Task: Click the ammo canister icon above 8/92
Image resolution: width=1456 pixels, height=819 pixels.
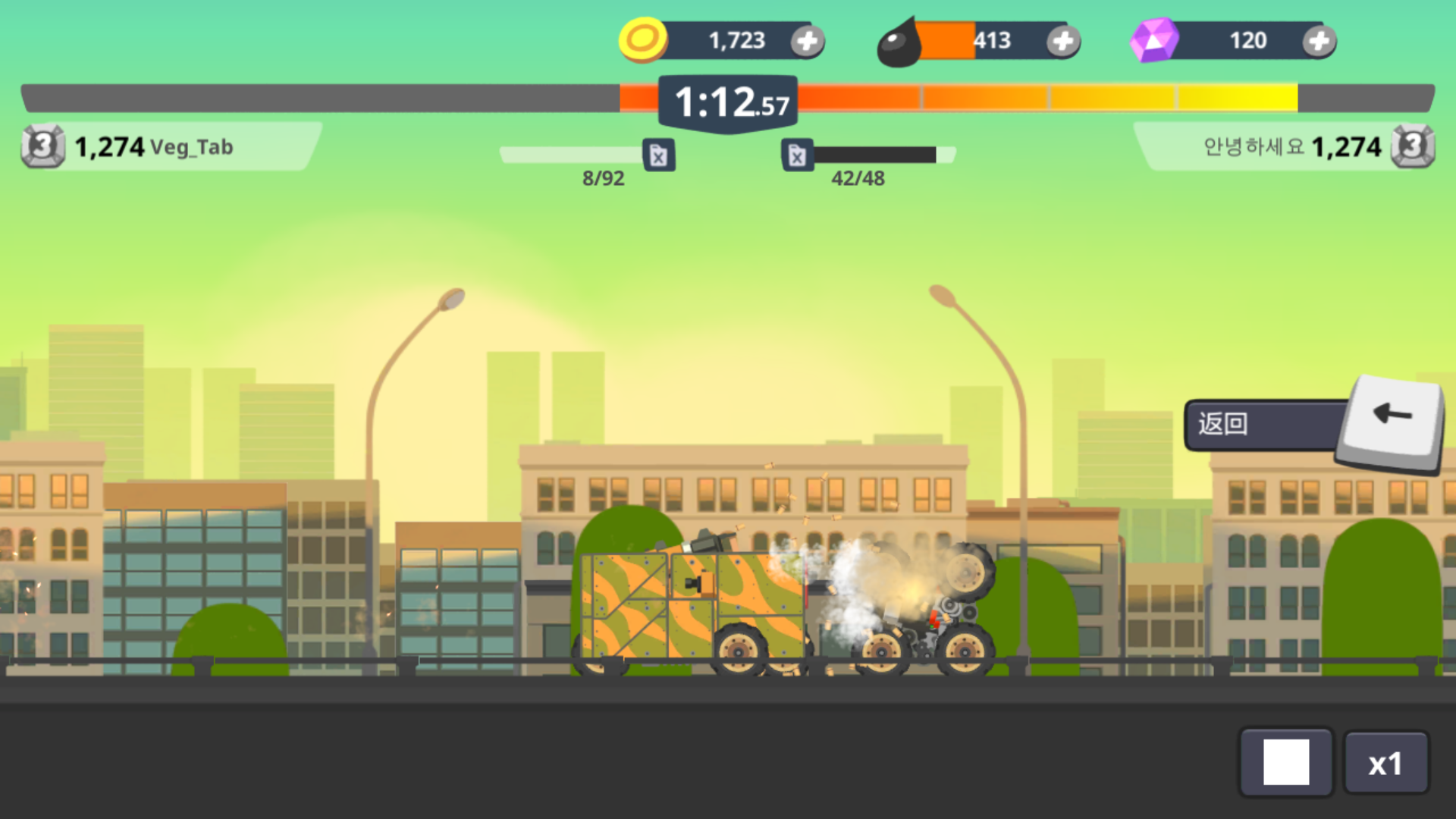Action: point(658,155)
